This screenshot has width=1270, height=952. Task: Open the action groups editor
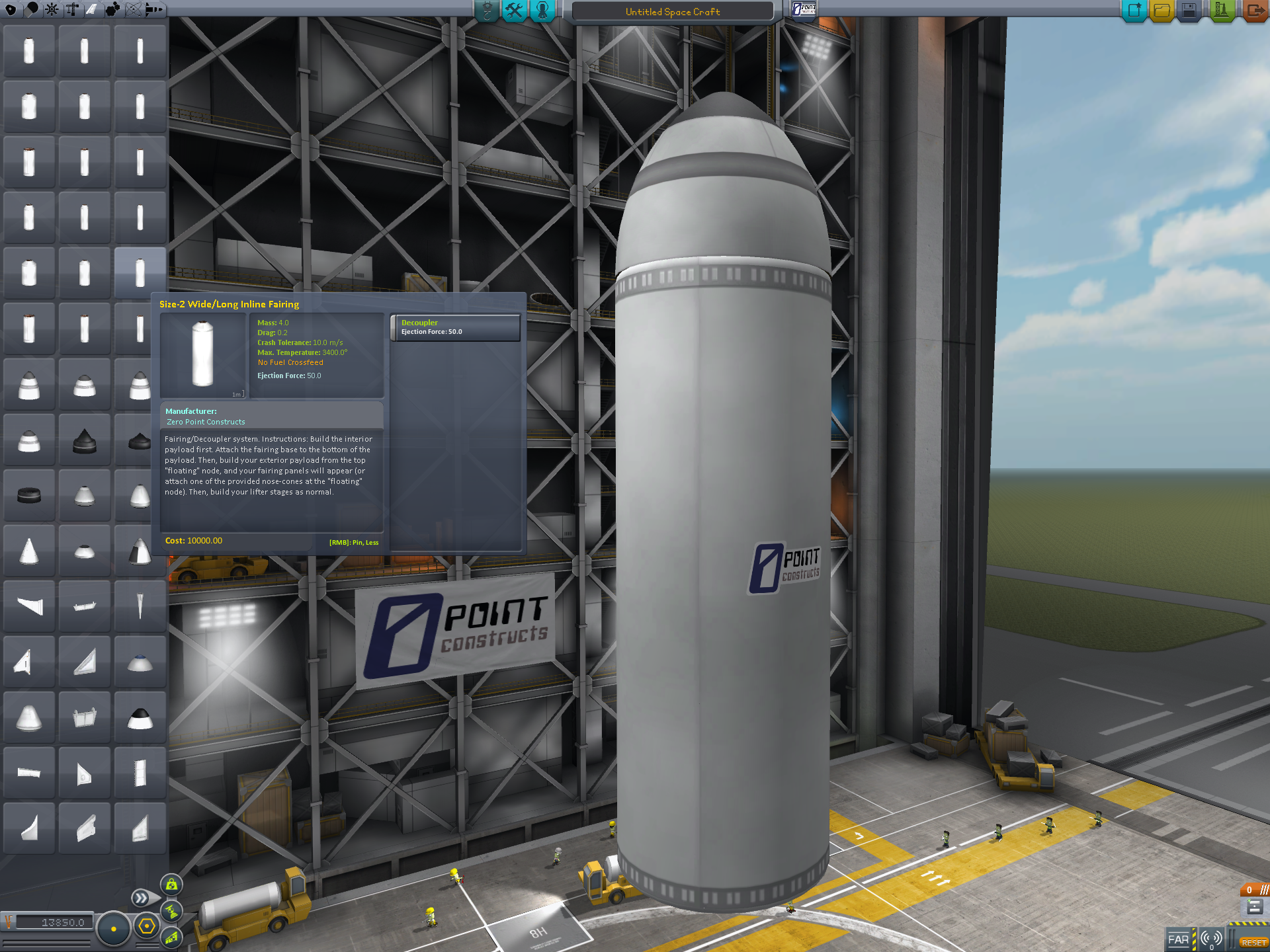coord(514,11)
